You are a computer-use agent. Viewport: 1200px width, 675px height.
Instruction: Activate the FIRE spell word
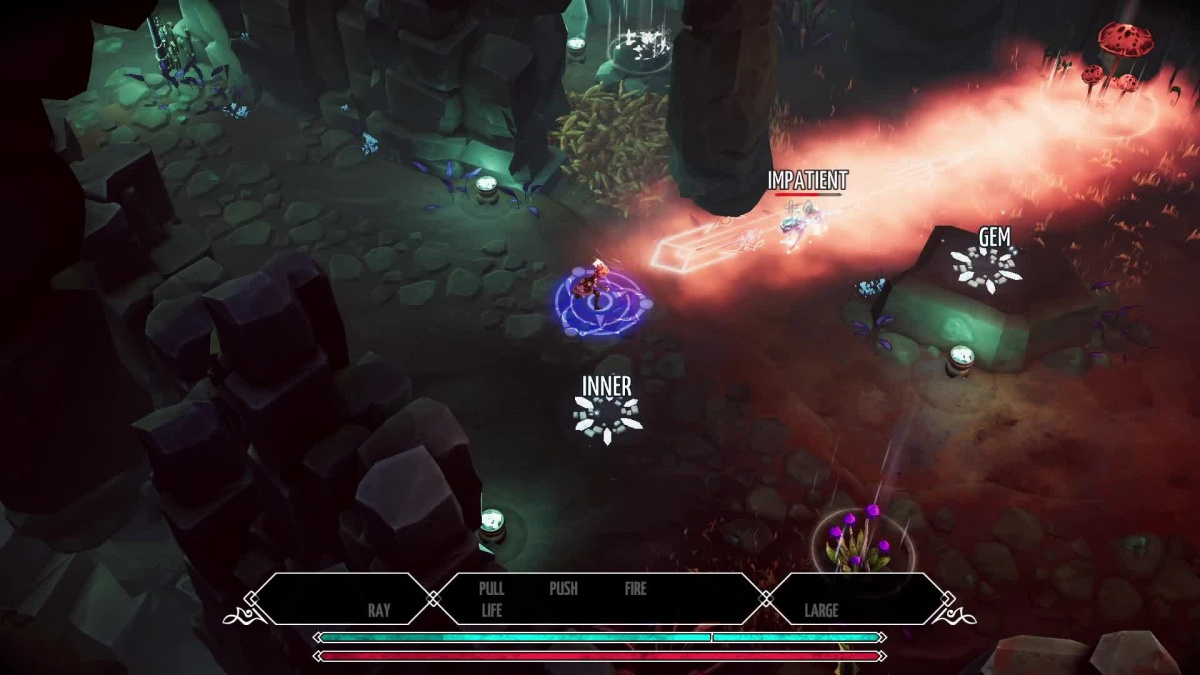(636, 589)
